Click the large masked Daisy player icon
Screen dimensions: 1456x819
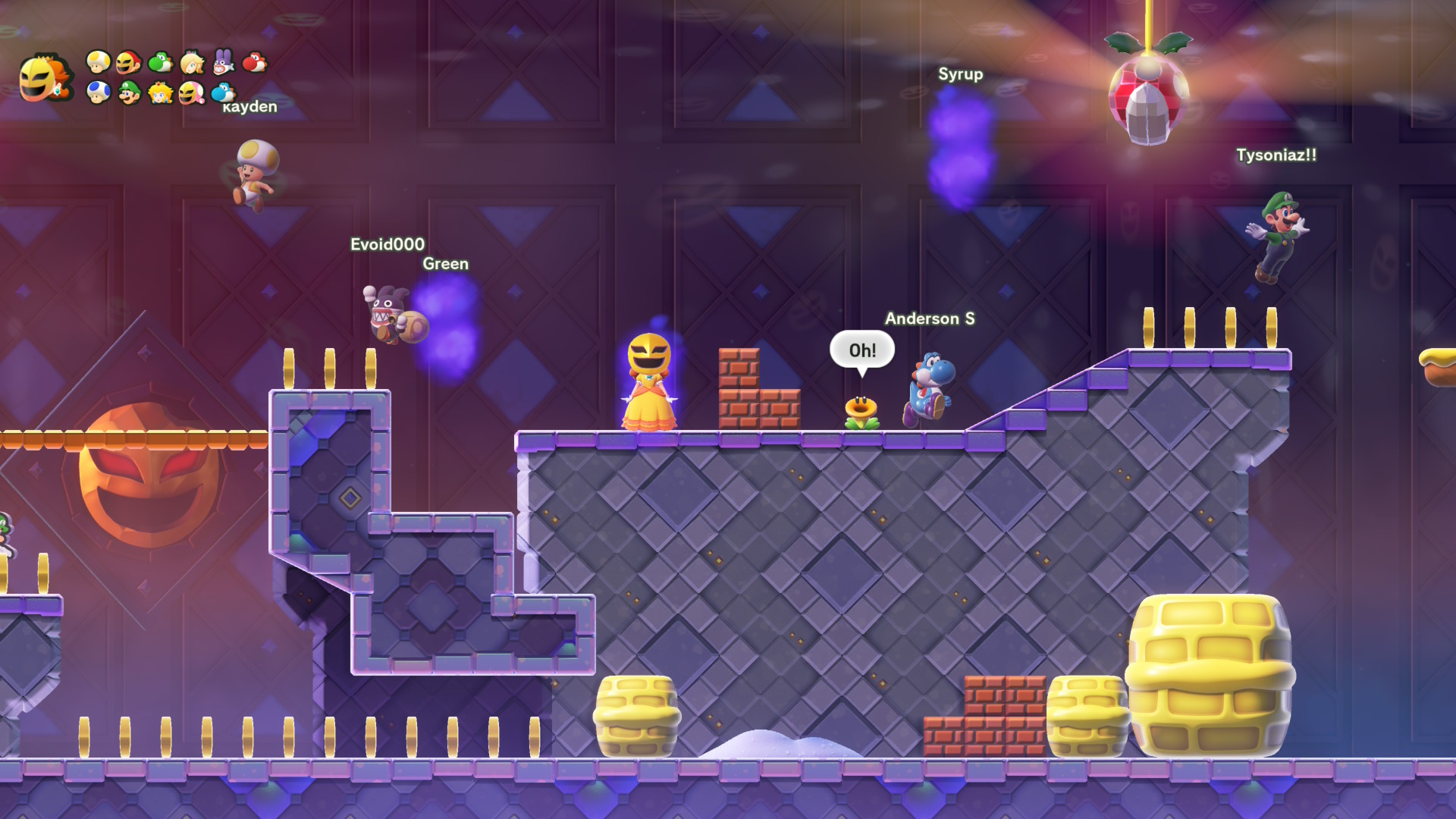pos(45,78)
